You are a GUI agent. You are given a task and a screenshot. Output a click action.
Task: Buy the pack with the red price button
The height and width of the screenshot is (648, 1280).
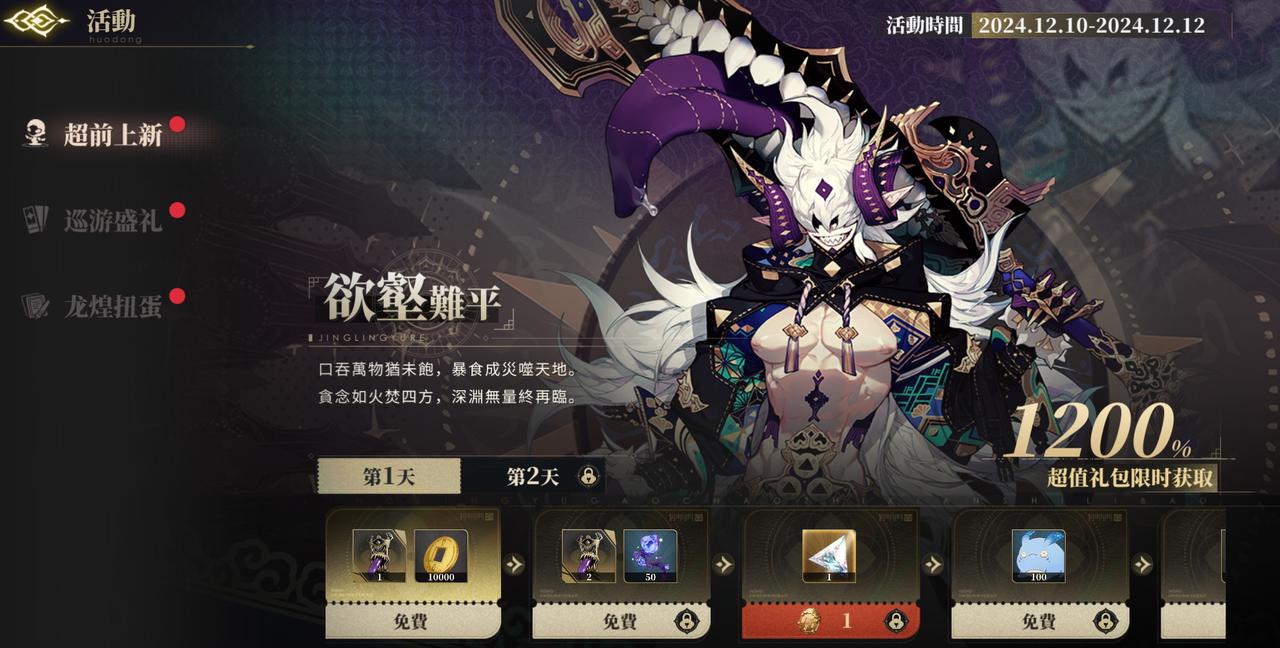point(830,621)
